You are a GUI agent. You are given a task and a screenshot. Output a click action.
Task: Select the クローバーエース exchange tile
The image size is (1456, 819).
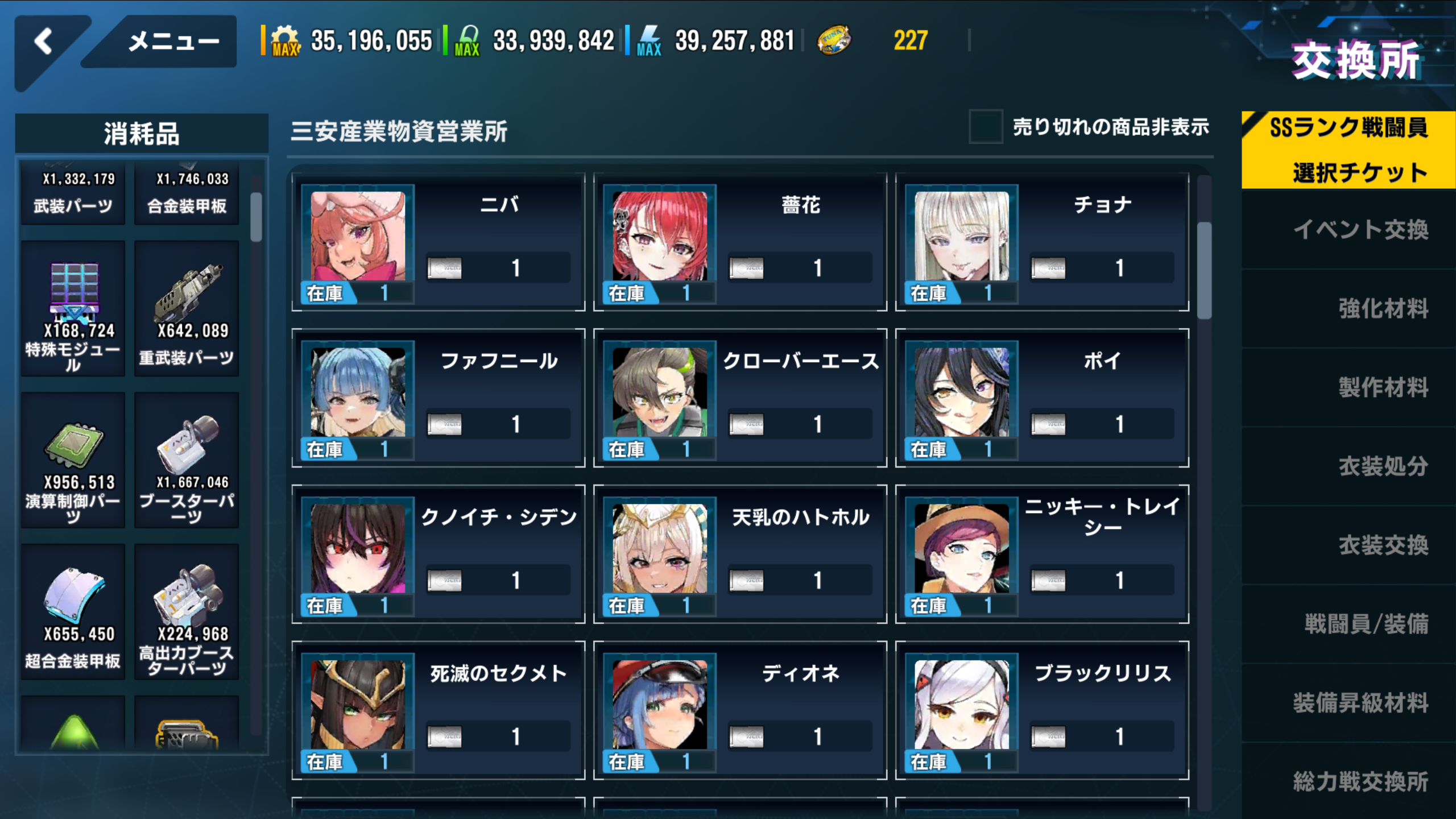739,398
